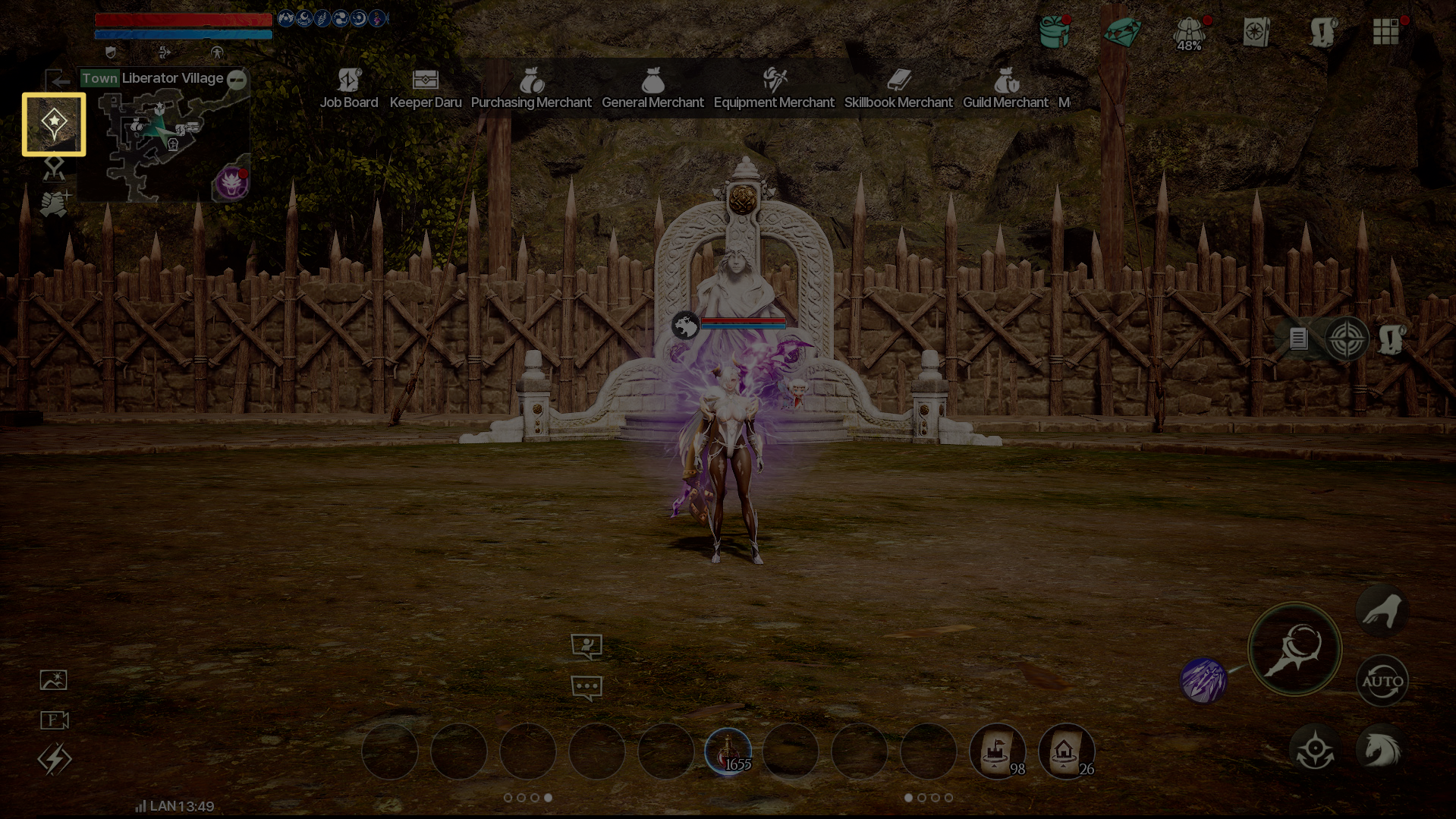
Task: Navigate to the Guild Merchant
Action: tap(1005, 89)
